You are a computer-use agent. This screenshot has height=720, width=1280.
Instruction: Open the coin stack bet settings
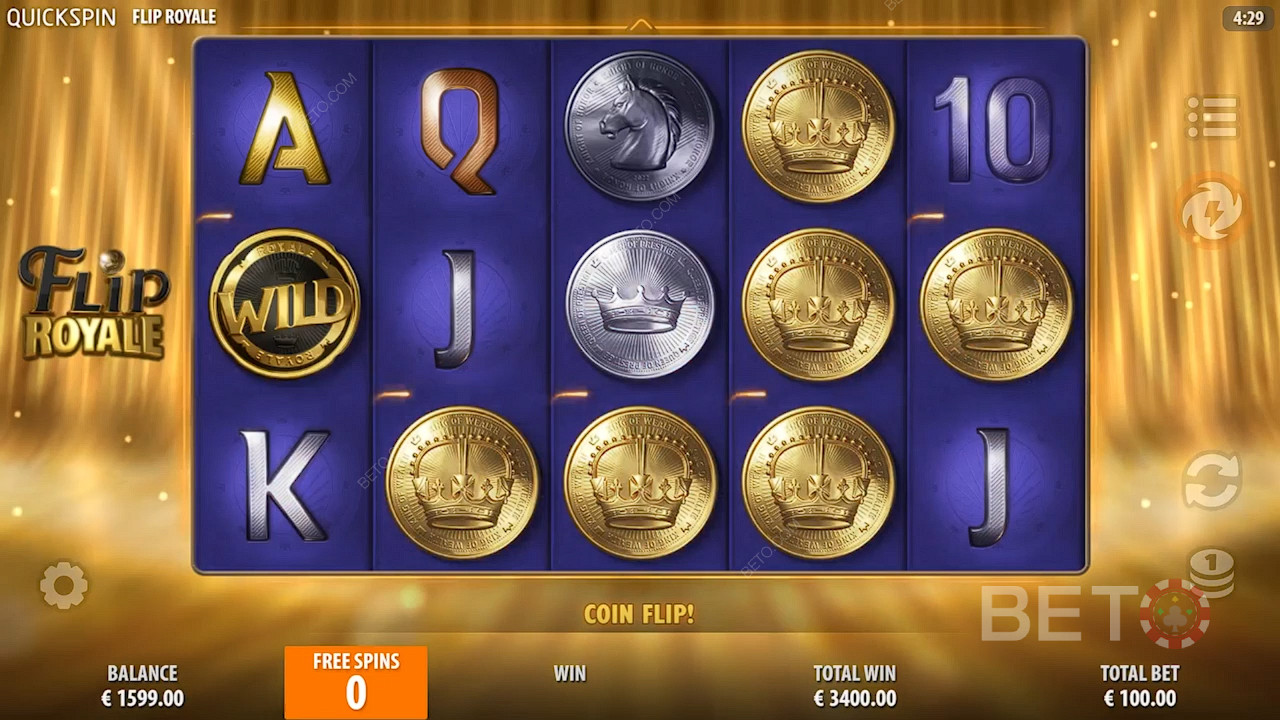tap(1211, 571)
